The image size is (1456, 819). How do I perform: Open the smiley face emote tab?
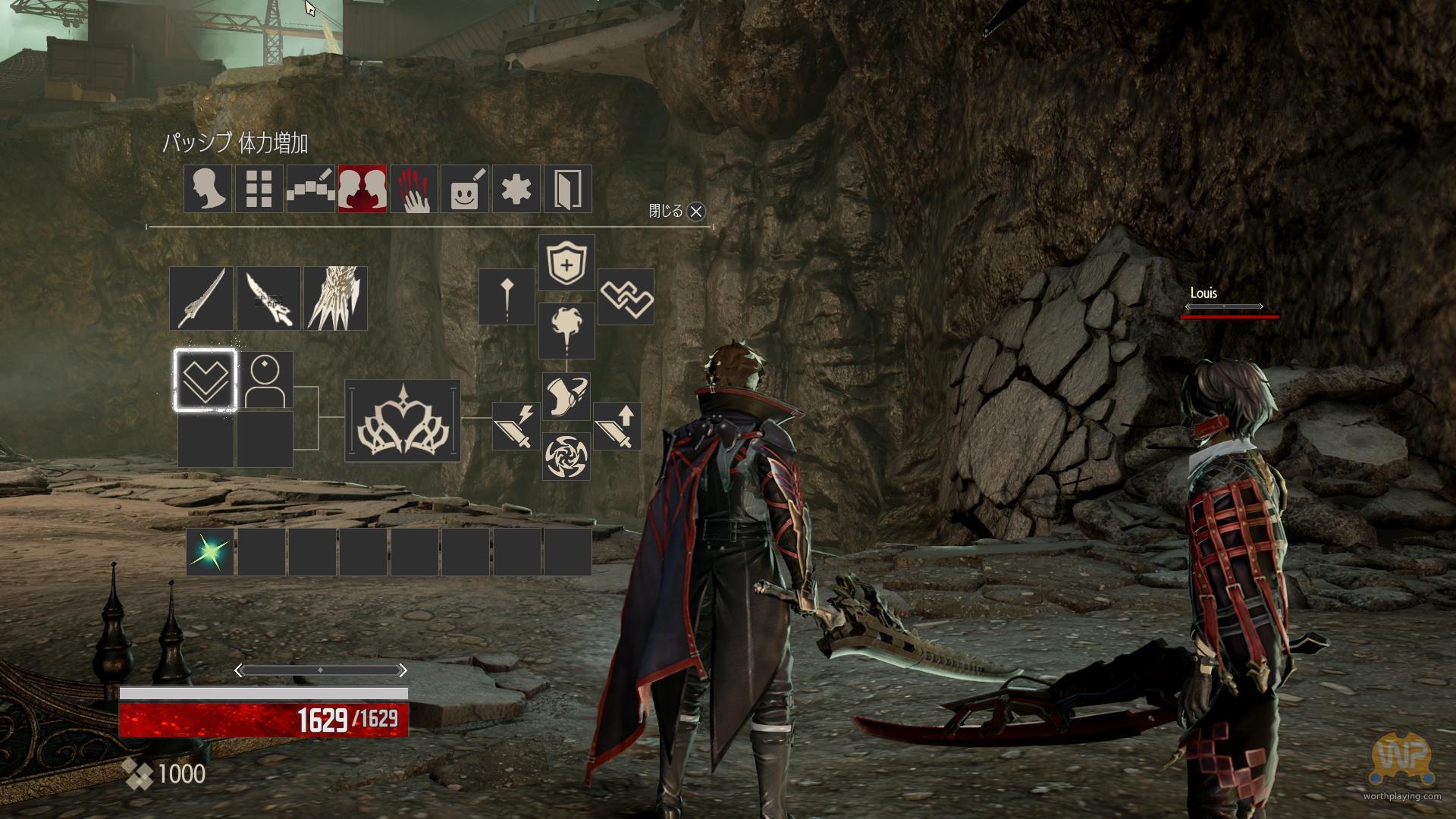coord(465,189)
